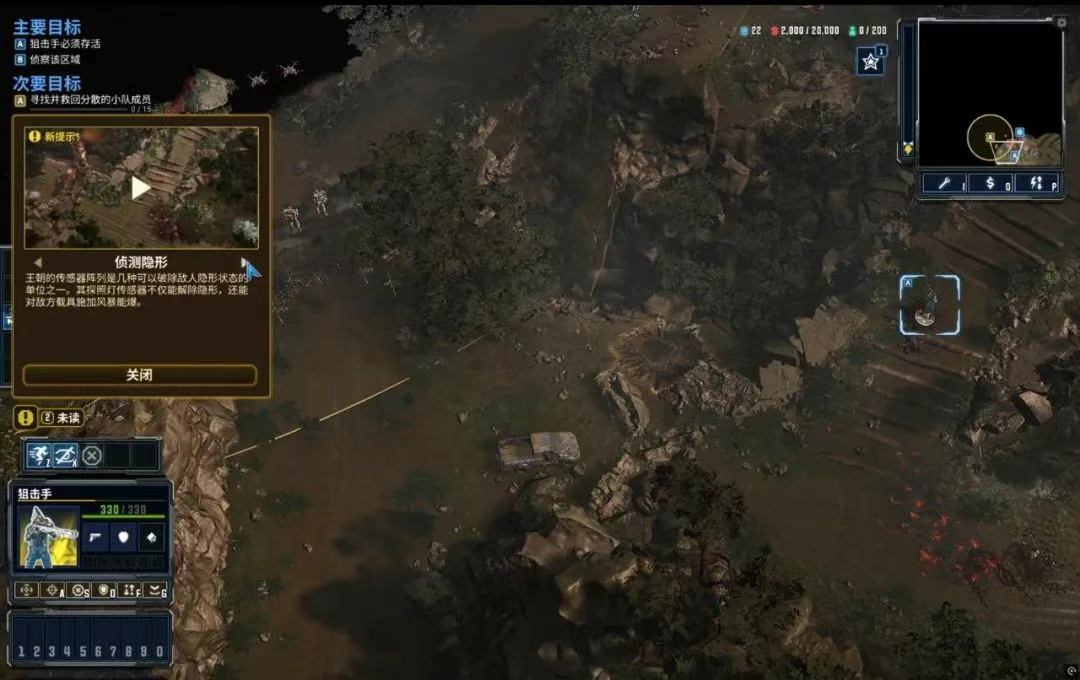
Task: Open the minimap settings gear
Action: tap(1061, 21)
